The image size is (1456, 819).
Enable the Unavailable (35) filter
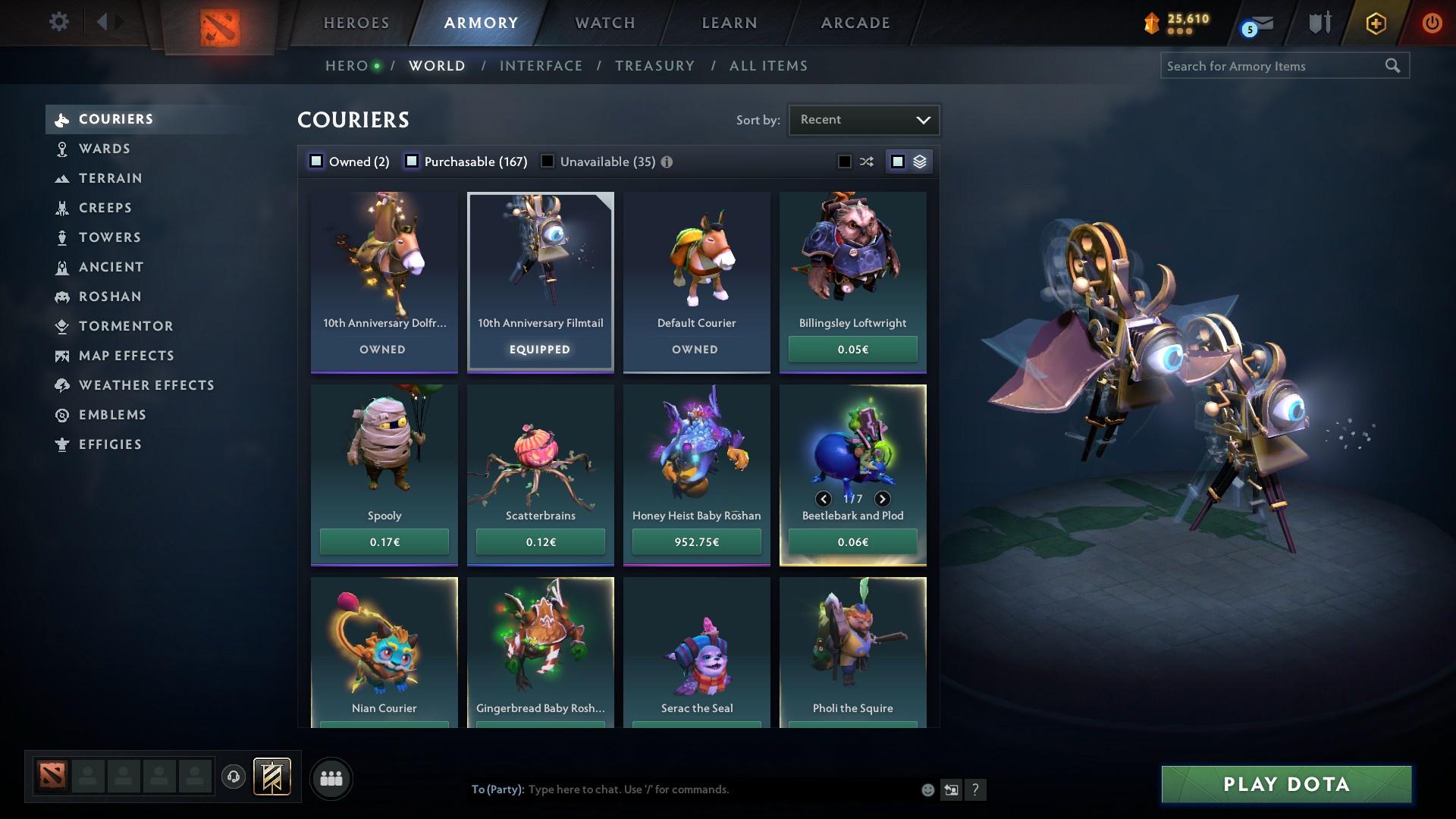tap(548, 161)
